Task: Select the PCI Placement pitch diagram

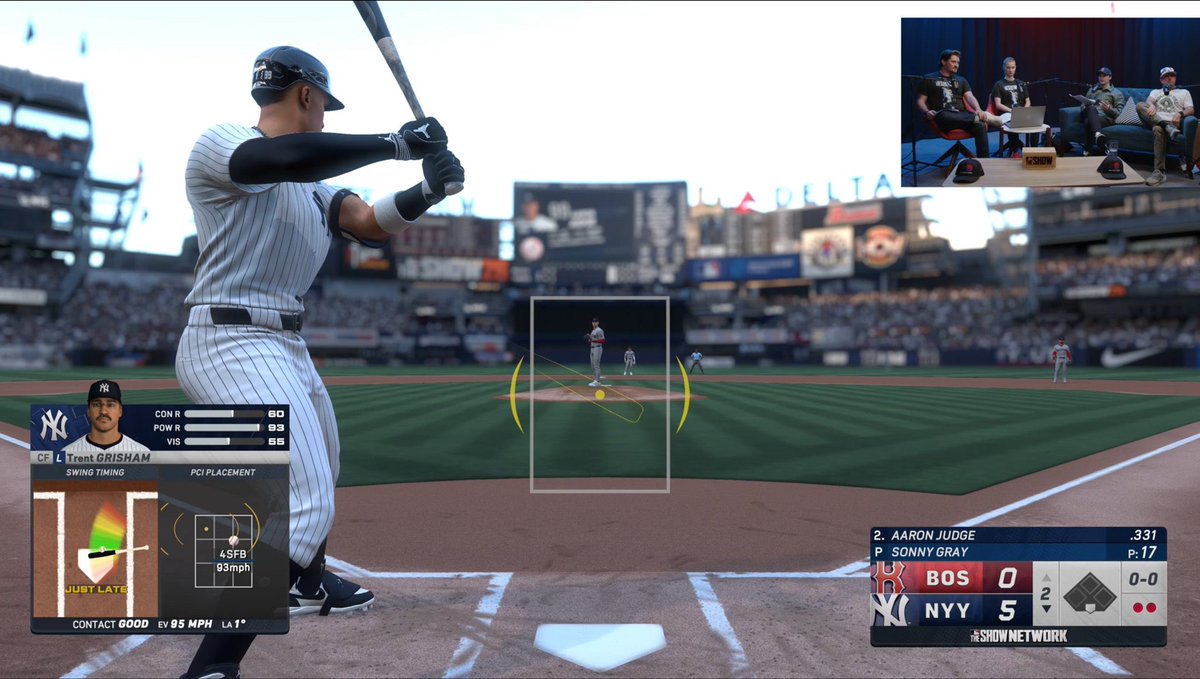Action: pyautogui.click(x=223, y=549)
